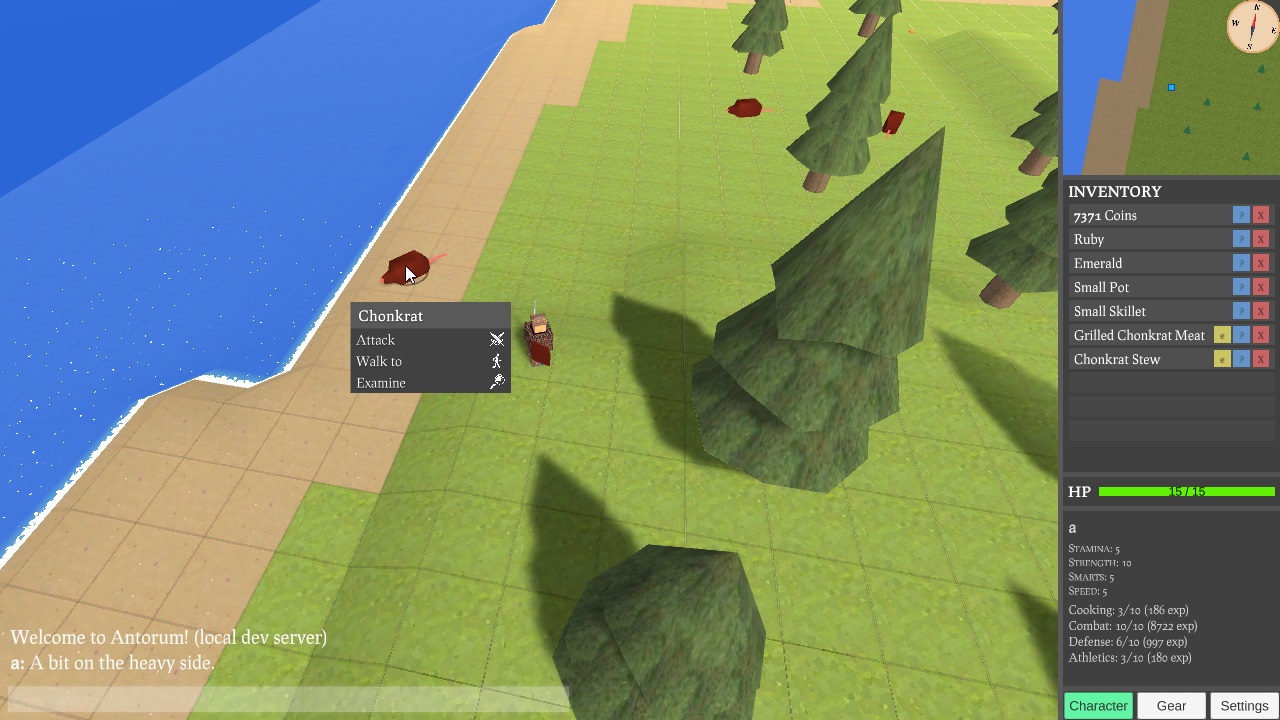Examine the Ruby with its blue question button
The height and width of the screenshot is (720, 1280).
tap(1241, 239)
